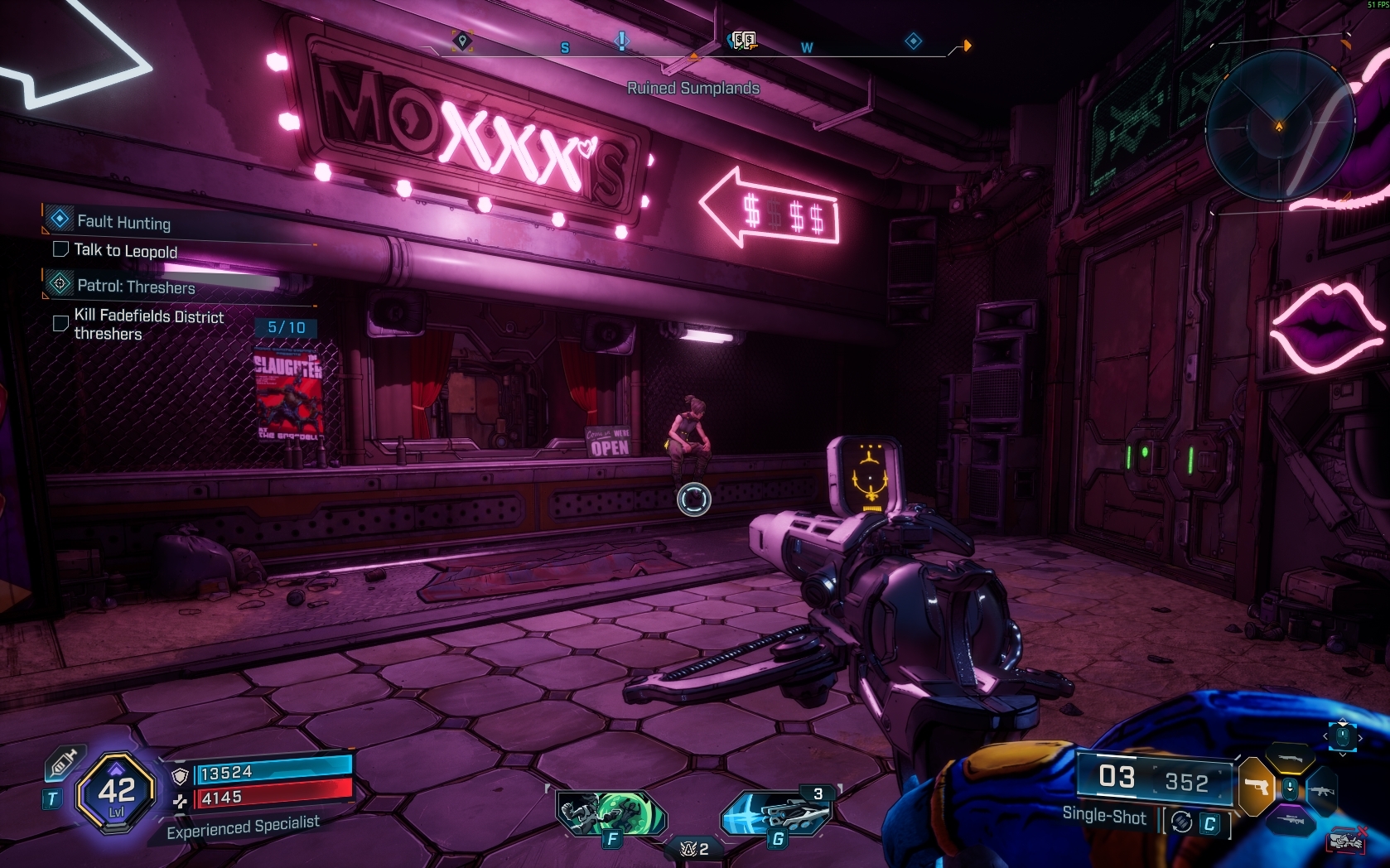Tick the Talk to Leopold objective checkbox
Viewport: 1390px width, 868px height.
click(x=60, y=249)
